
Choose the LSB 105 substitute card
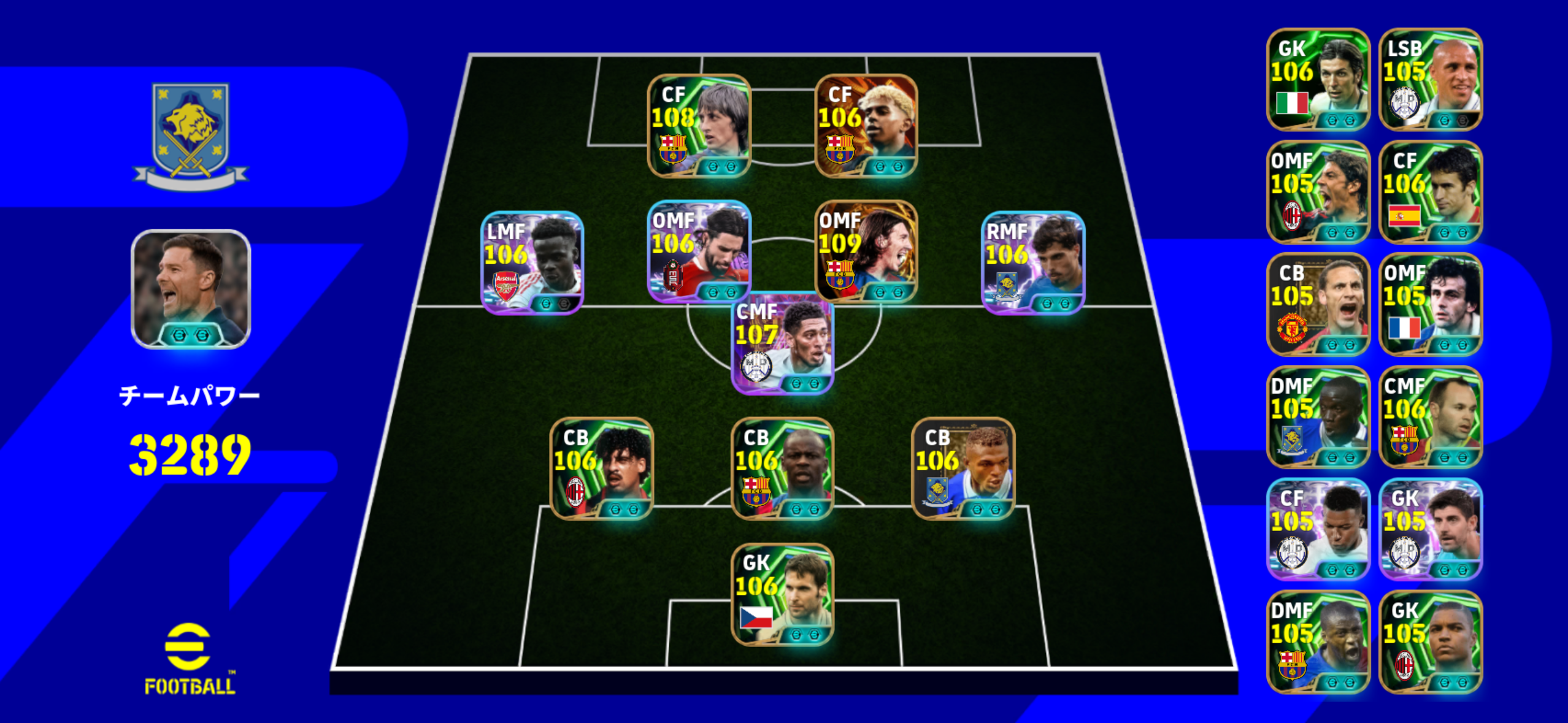coord(1430,80)
